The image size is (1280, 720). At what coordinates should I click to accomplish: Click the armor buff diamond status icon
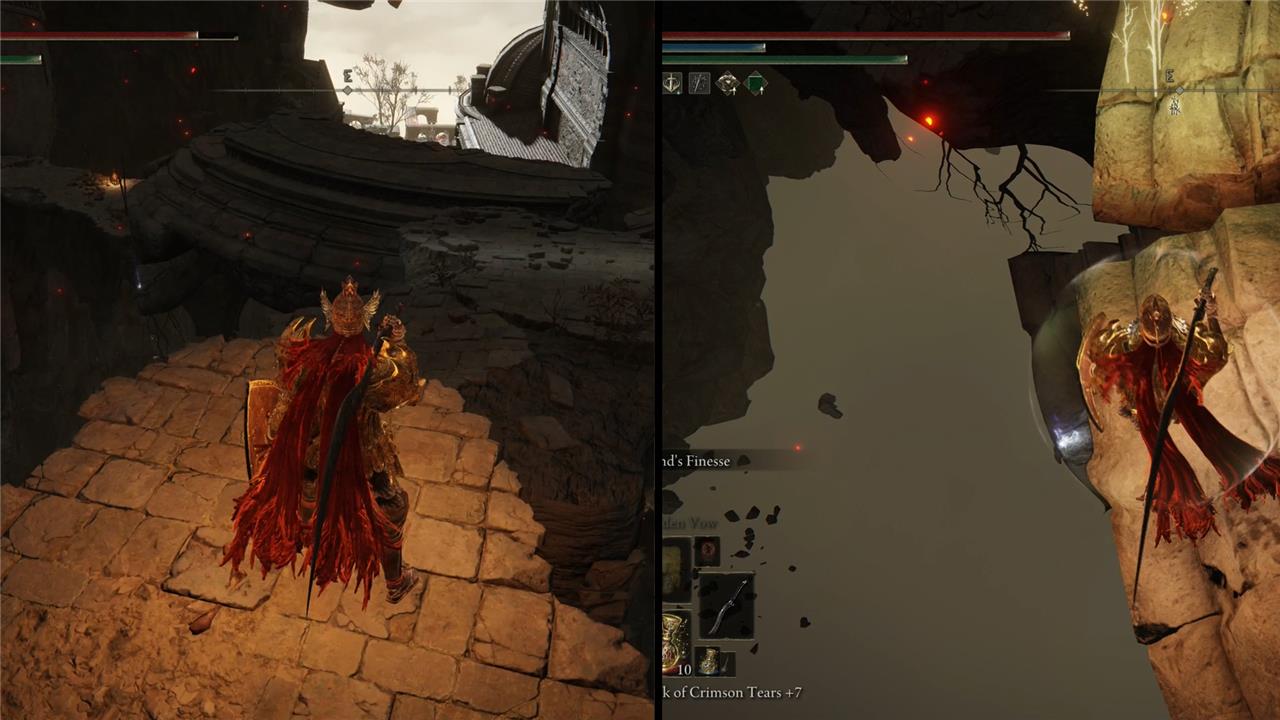coord(727,84)
